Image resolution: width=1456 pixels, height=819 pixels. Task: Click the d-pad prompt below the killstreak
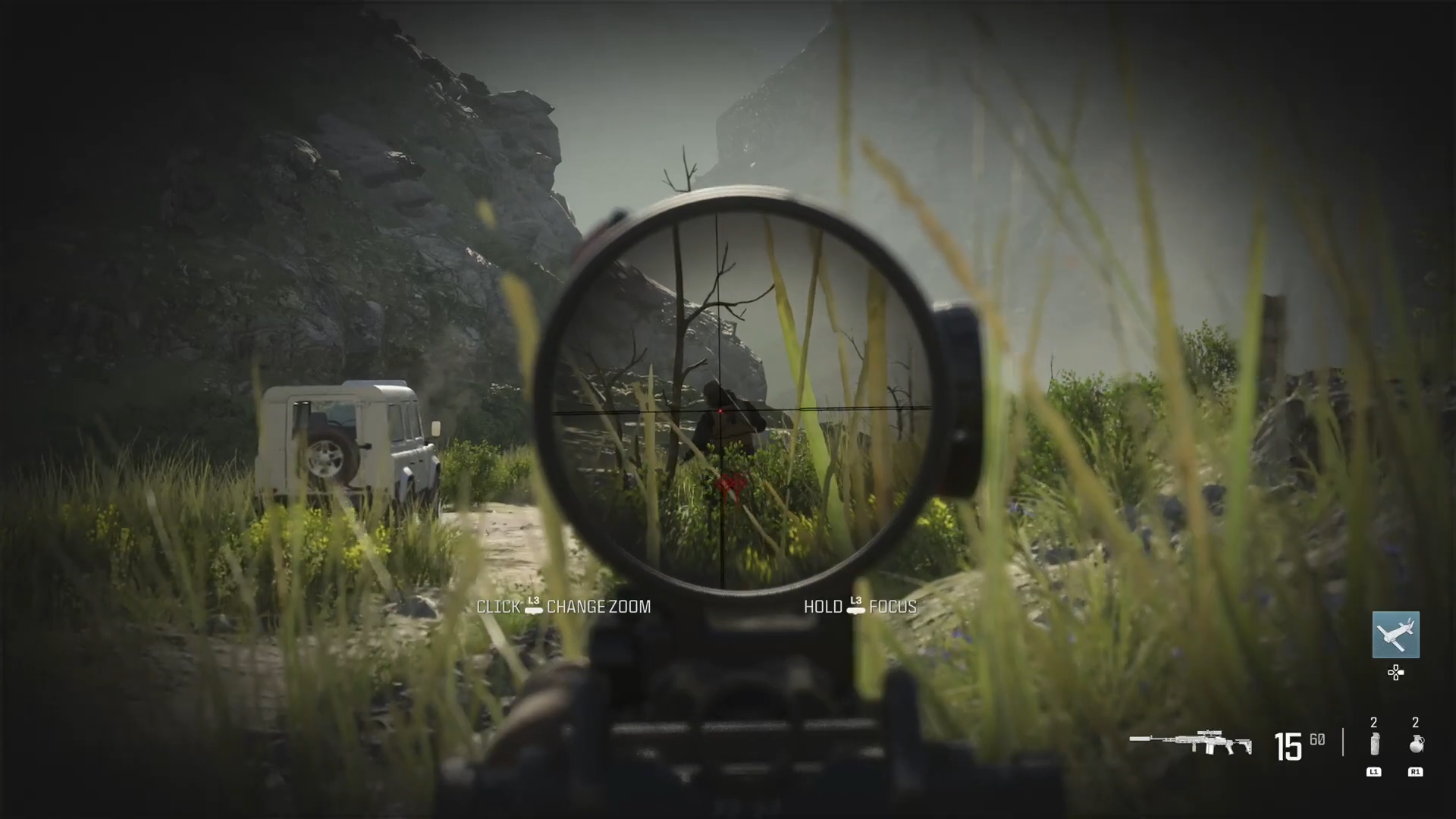click(x=1396, y=673)
